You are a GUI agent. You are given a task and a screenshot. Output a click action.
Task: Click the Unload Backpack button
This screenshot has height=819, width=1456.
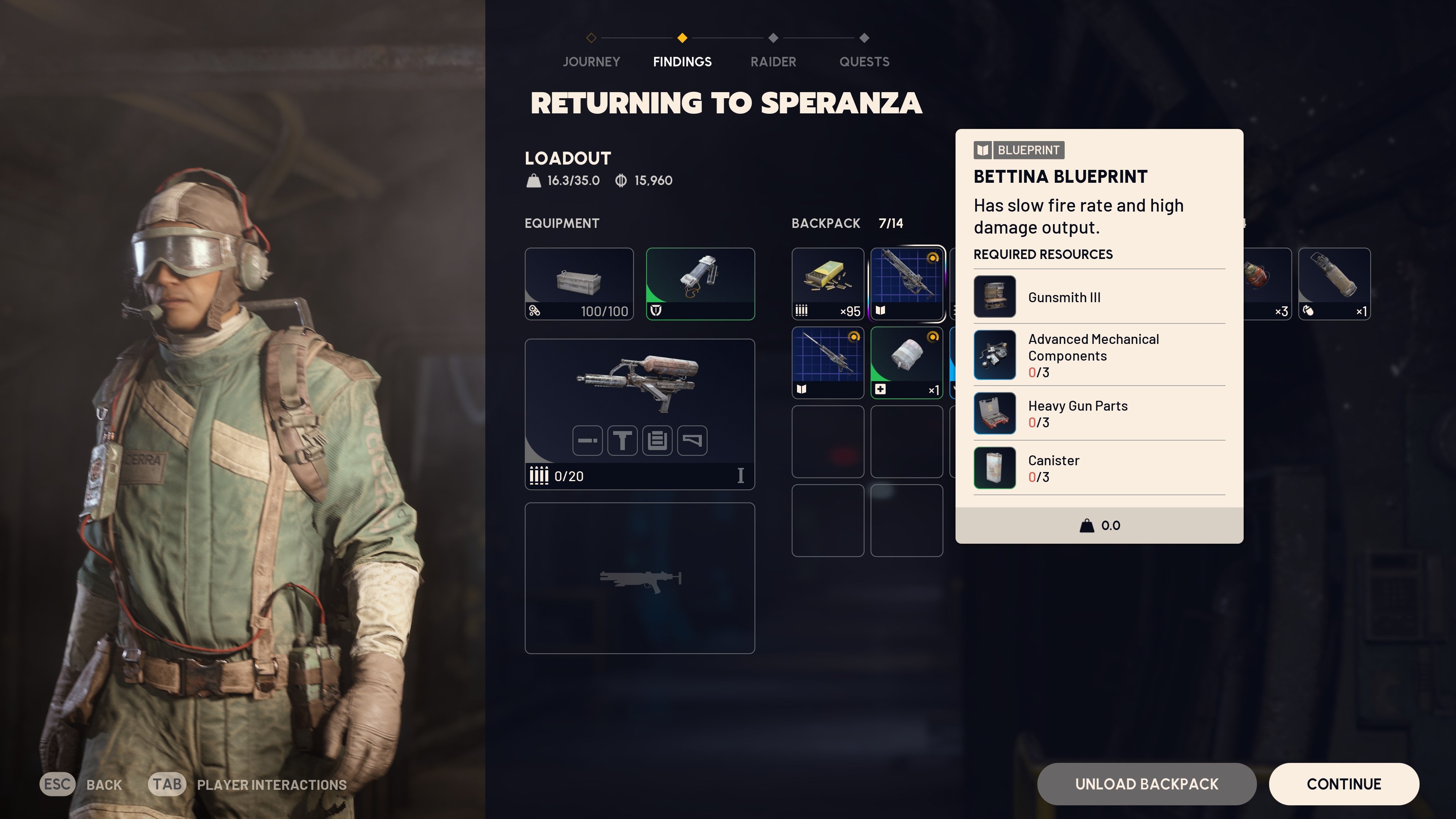tap(1146, 784)
